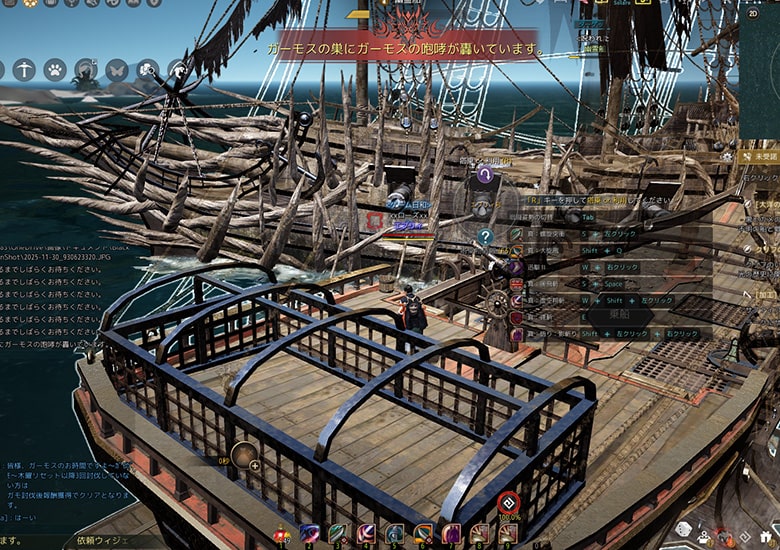Open the dice icon menu
The image size is (780, 550).
[x=682, y=529]
